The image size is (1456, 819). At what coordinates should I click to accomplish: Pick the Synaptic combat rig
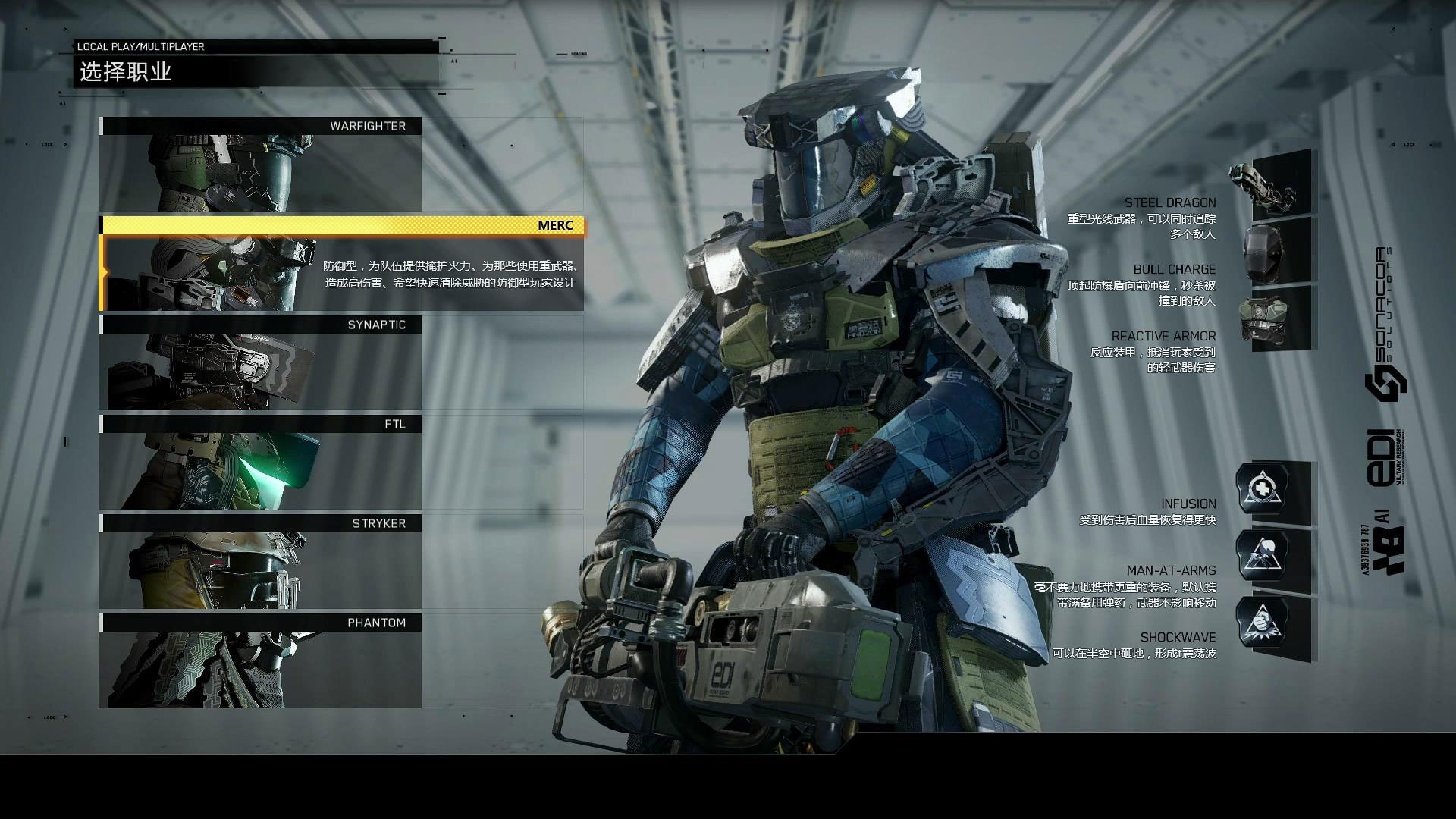click(x=260, y=363)
